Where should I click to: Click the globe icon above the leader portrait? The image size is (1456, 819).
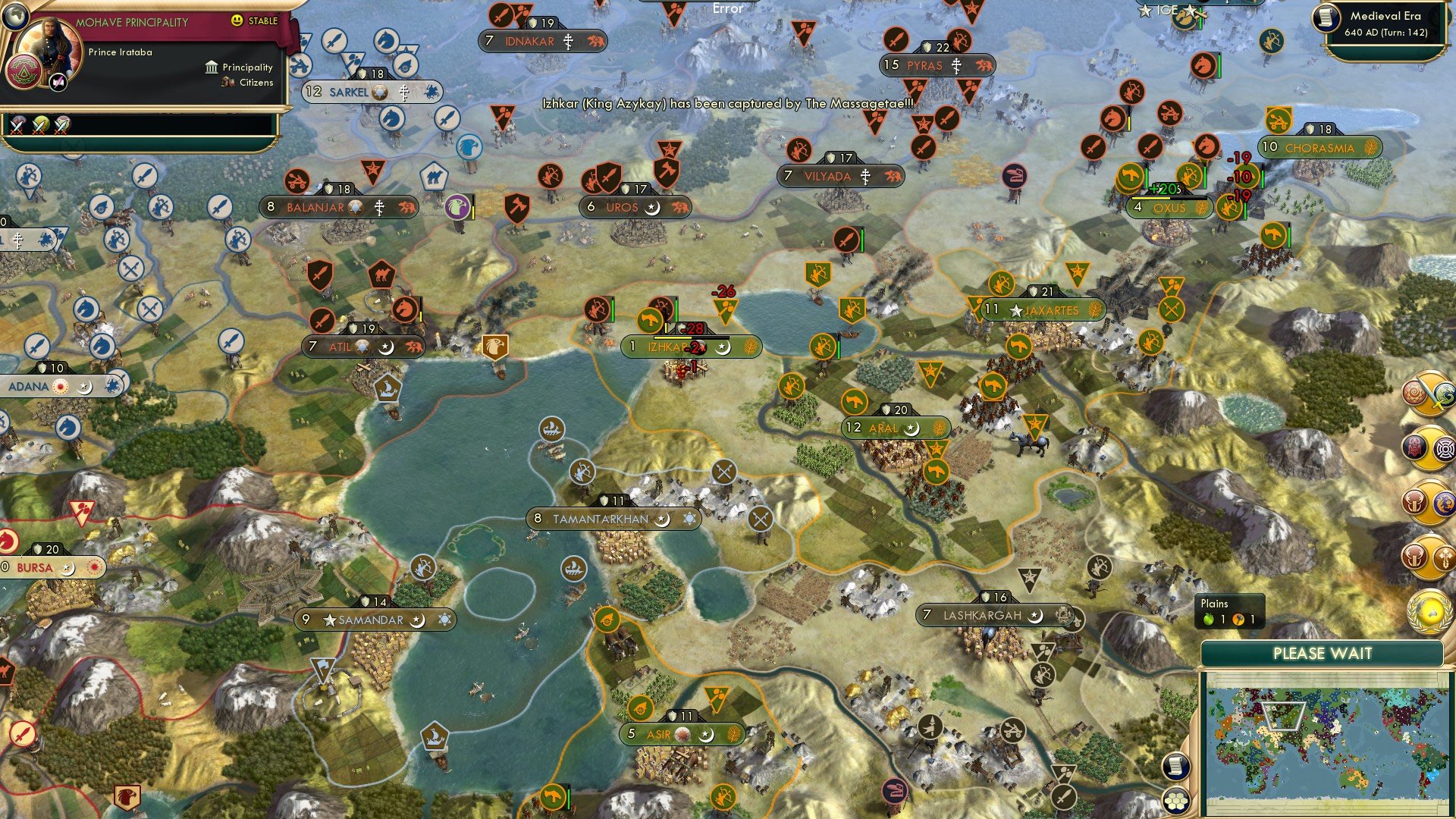tap(17, 17)
